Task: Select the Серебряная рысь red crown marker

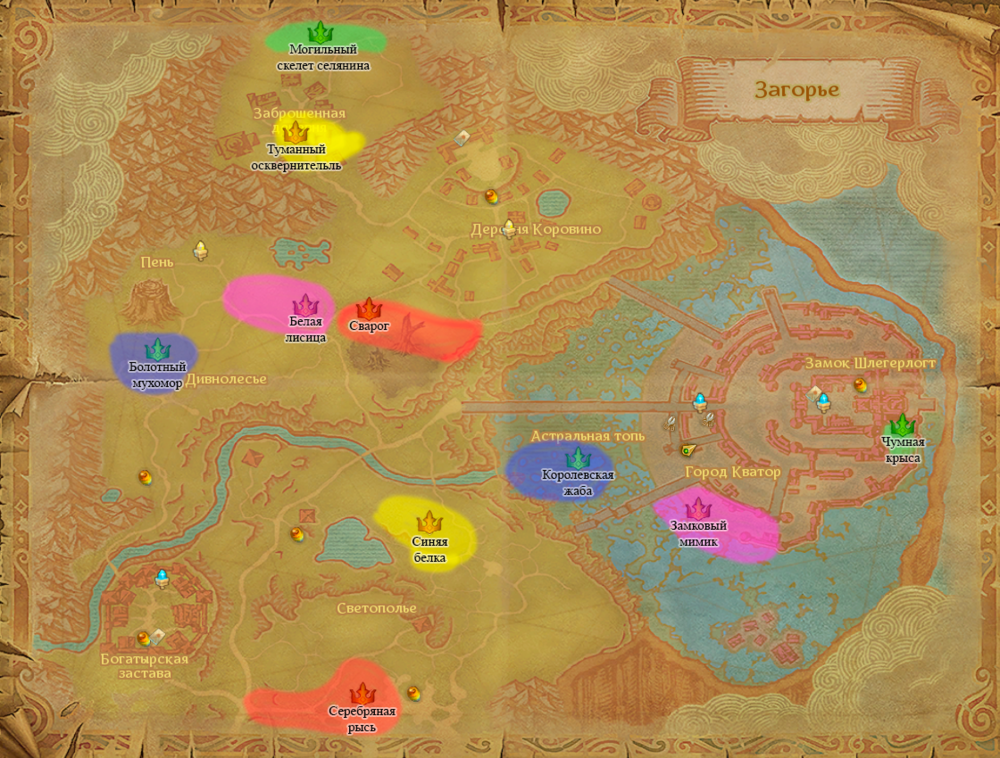Action: (x=362, y=694)
